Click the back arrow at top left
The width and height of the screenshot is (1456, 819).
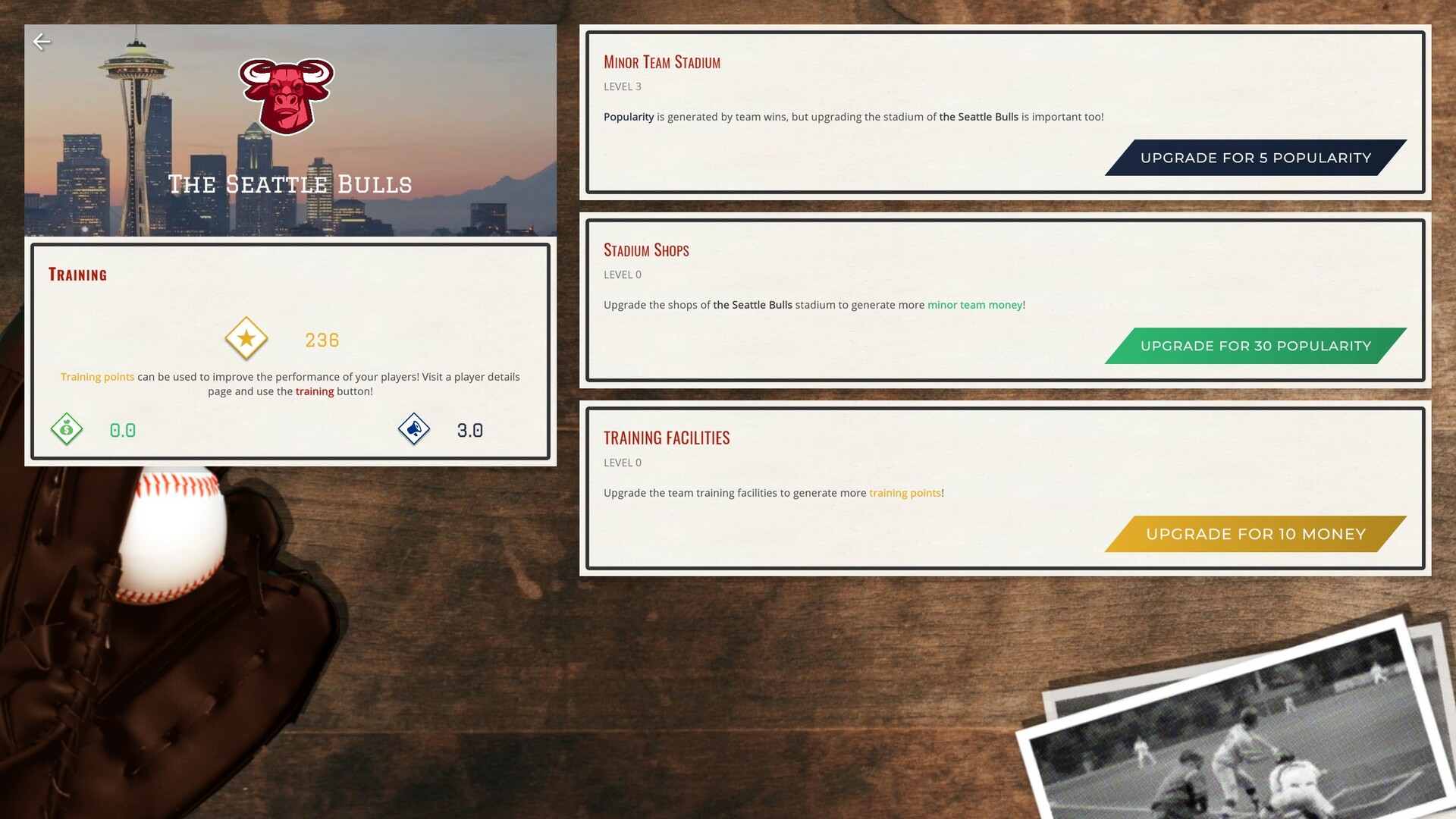[x=43, y=42]
